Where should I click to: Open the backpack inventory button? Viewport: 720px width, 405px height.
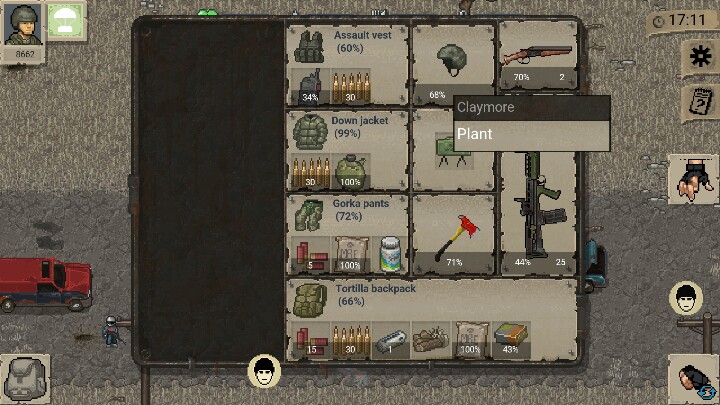pyautogui.click(x=23, y=379)
